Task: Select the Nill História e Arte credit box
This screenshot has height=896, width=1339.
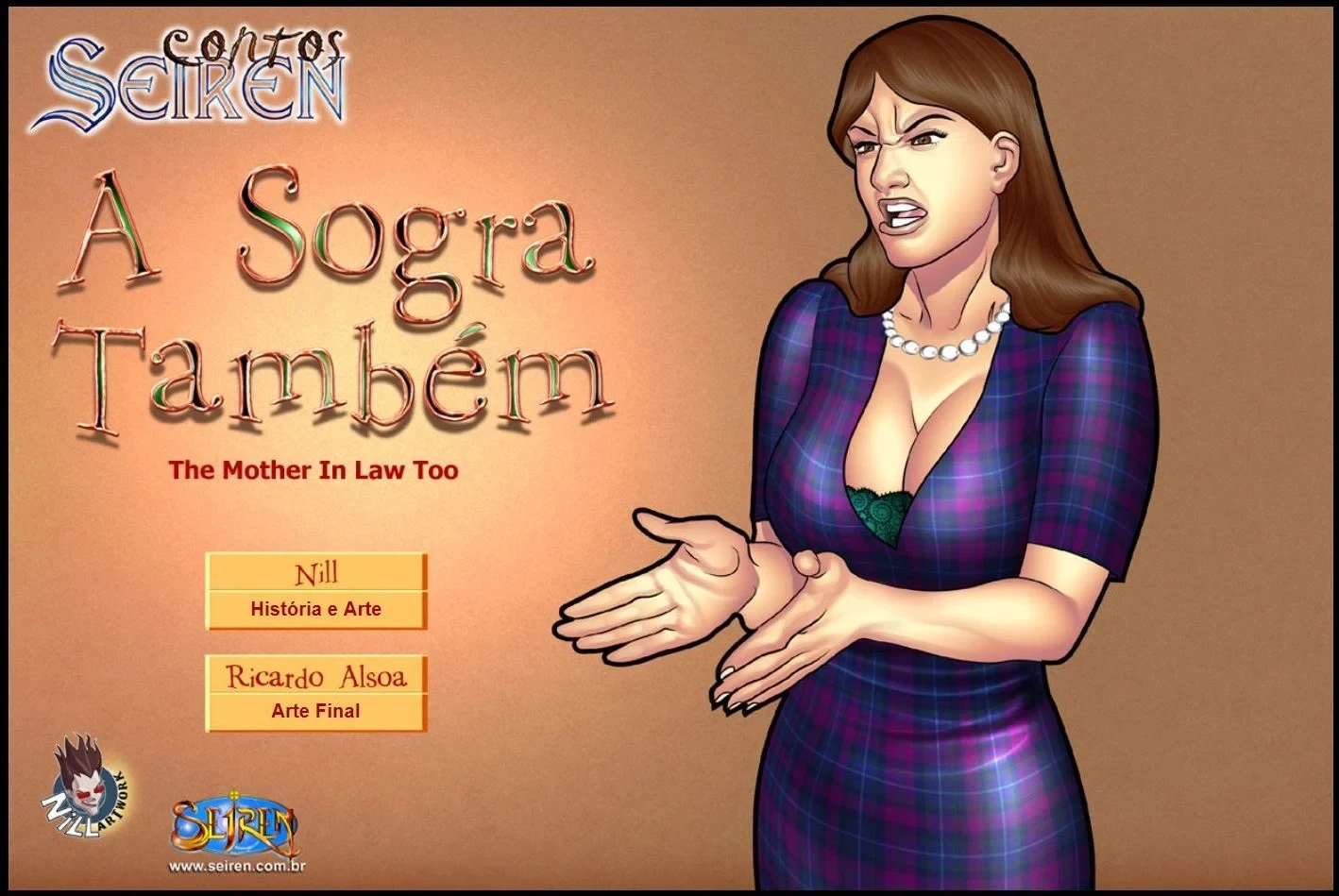Action: (315, 591)
